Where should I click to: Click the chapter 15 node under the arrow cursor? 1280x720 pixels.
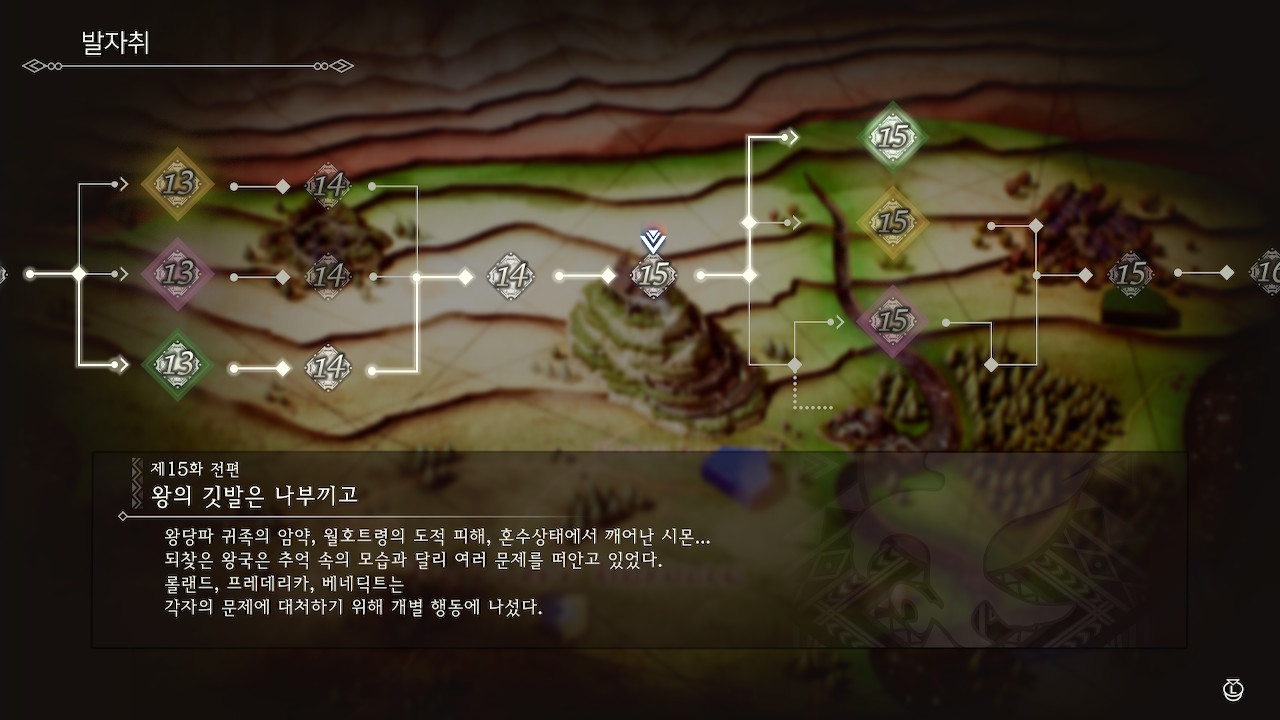coord(654,275)
